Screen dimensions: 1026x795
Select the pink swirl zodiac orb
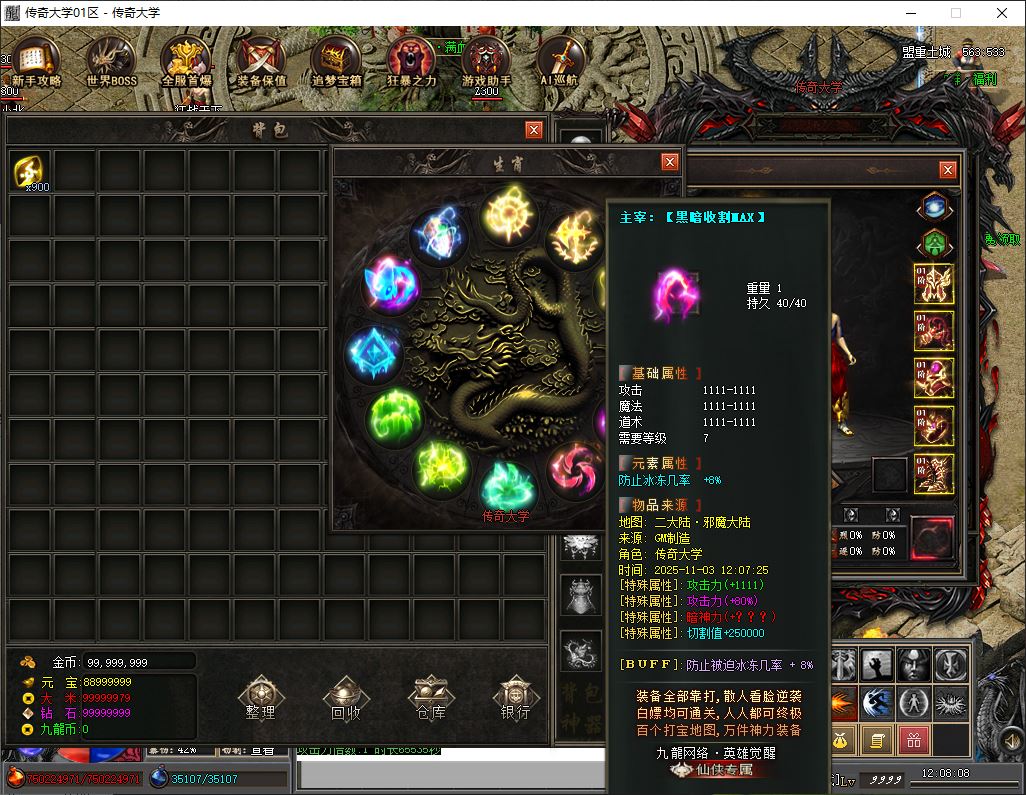(576, 467)
